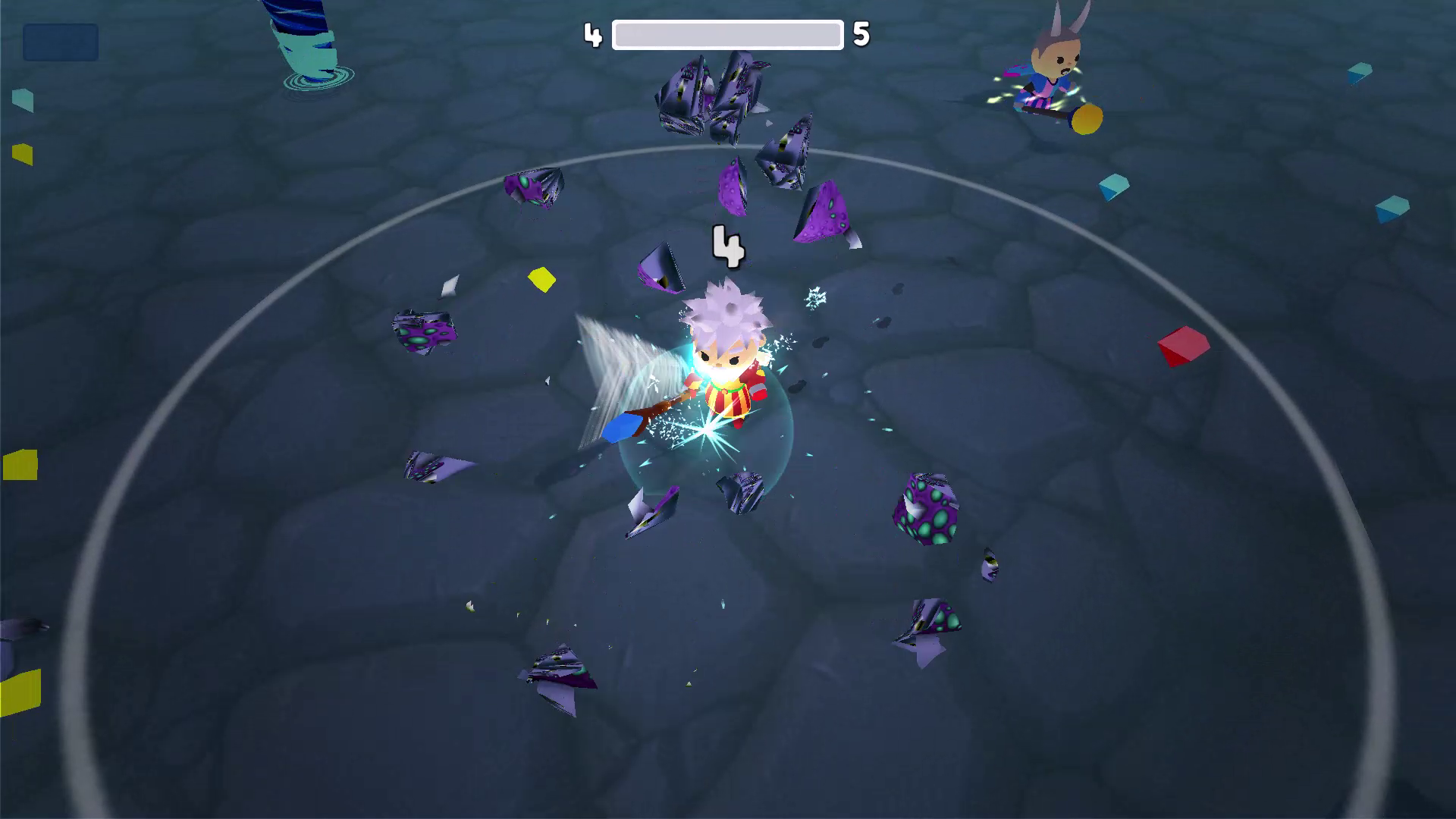The width and height of the screenshot is (1456, 819).
Task: Click the level 4 counter above the player
Action: (730, 246)
